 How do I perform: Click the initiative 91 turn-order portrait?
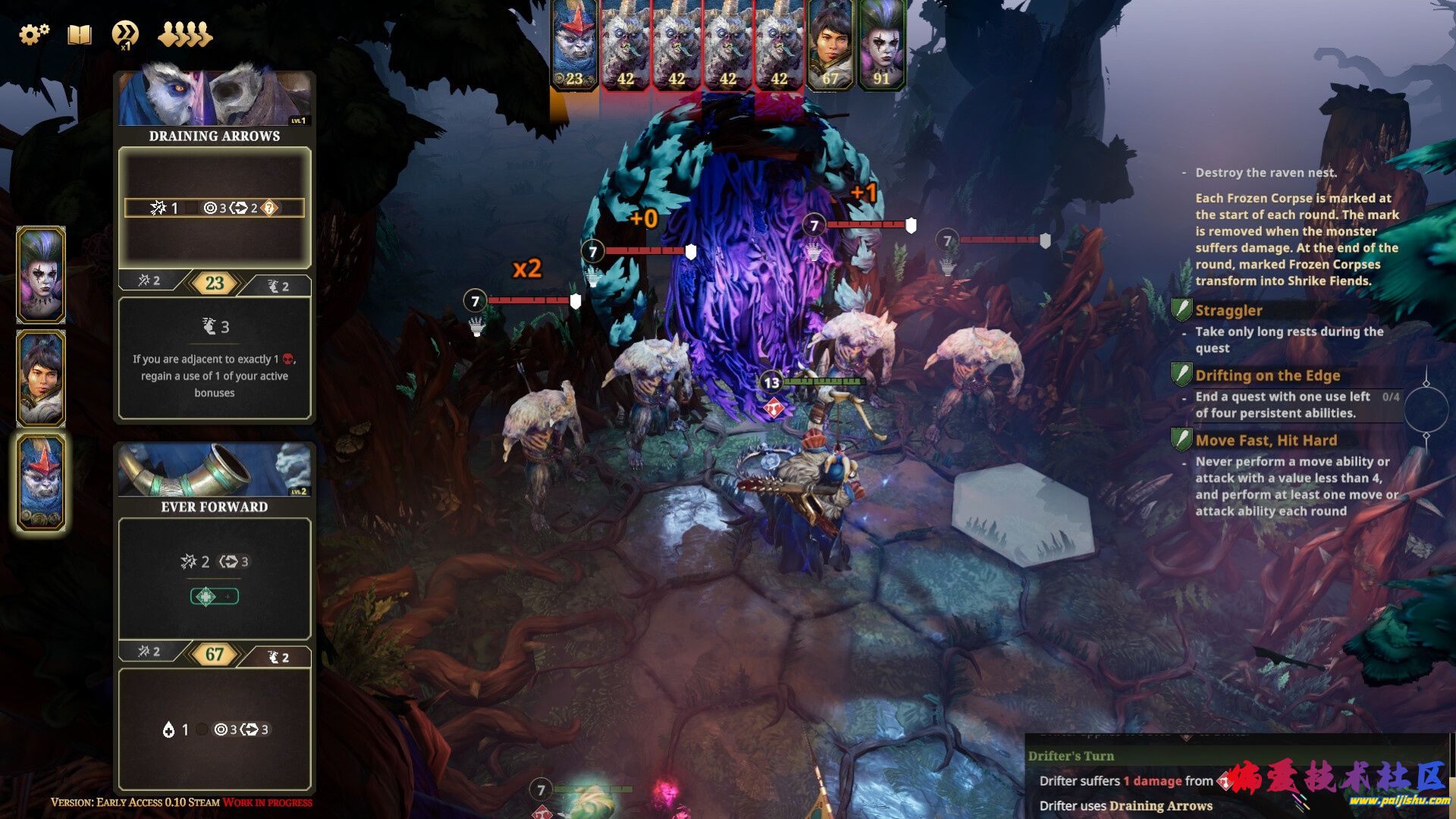tap(881, 45)
